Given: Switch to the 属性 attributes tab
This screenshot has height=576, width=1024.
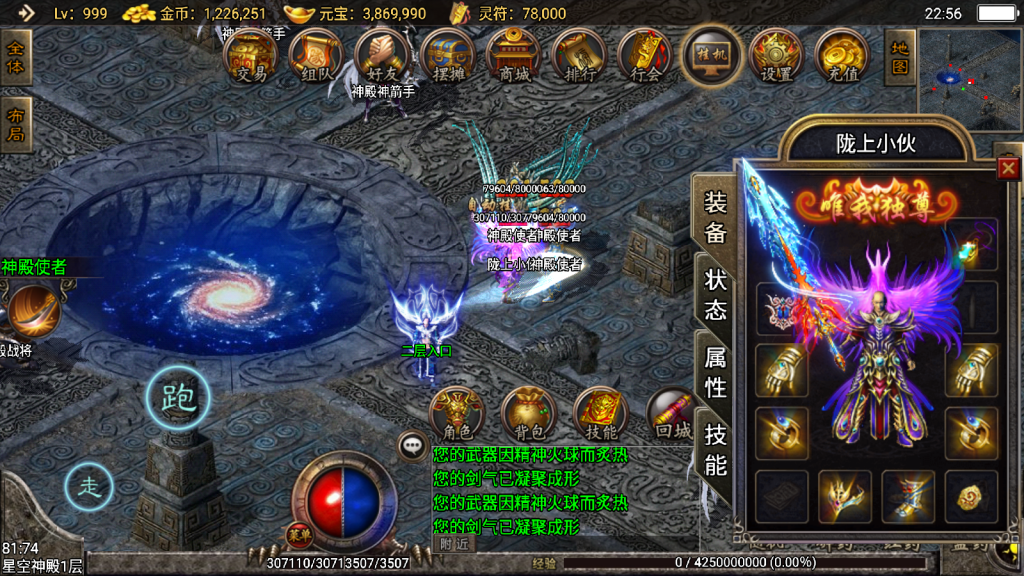Looking at the screenshot, I should pos(715,371).
